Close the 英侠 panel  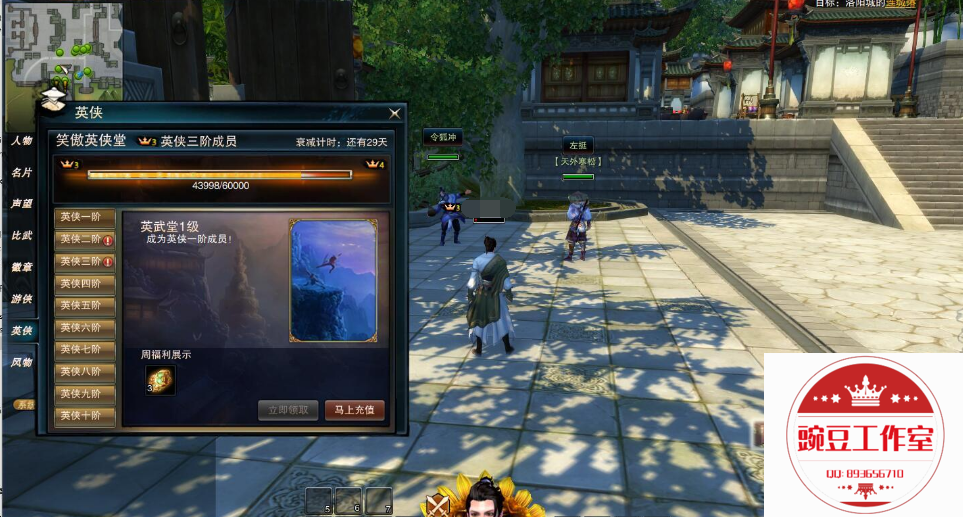(x=395, y=112)
